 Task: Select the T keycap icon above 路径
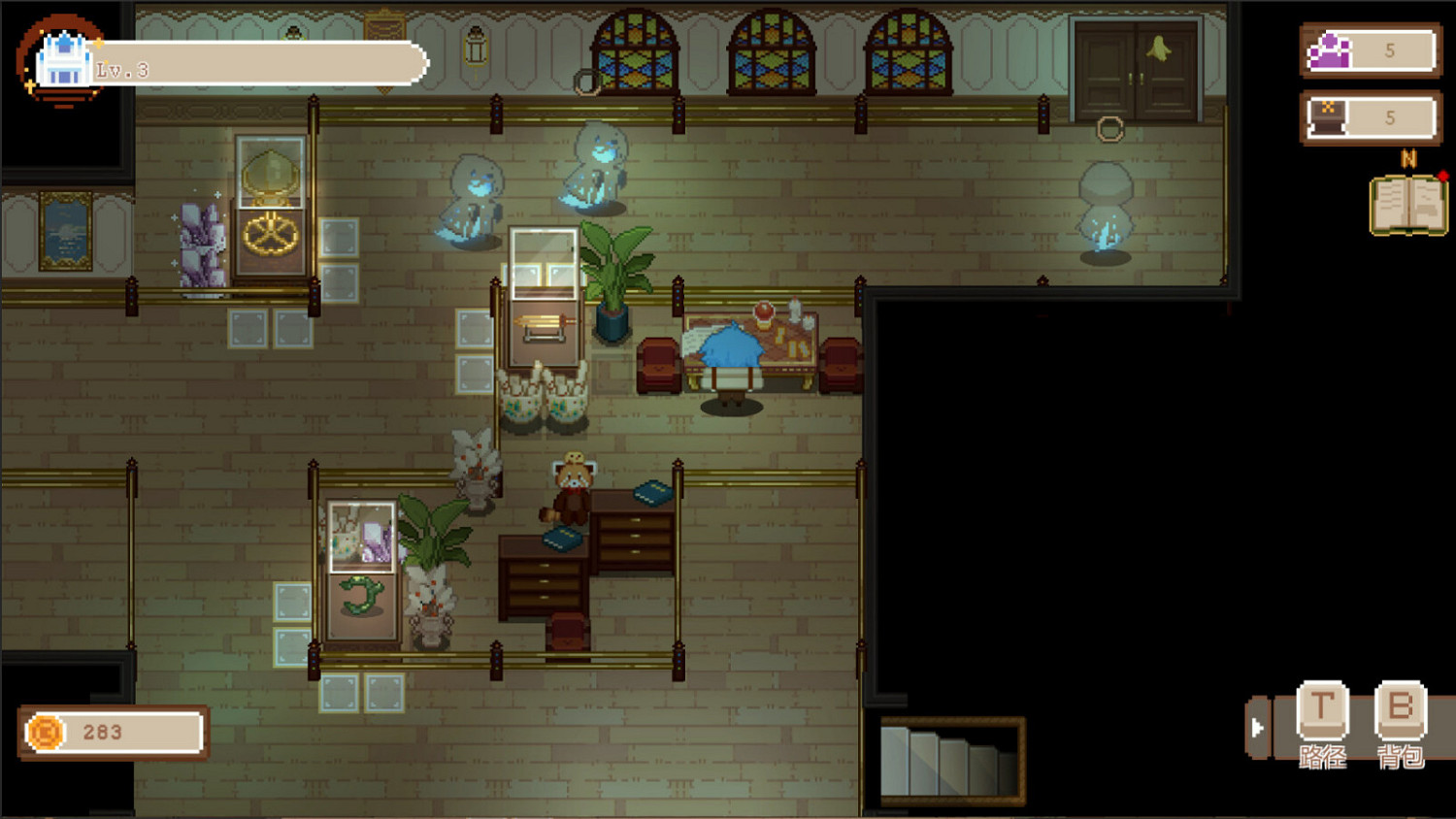click(1323, 710)
